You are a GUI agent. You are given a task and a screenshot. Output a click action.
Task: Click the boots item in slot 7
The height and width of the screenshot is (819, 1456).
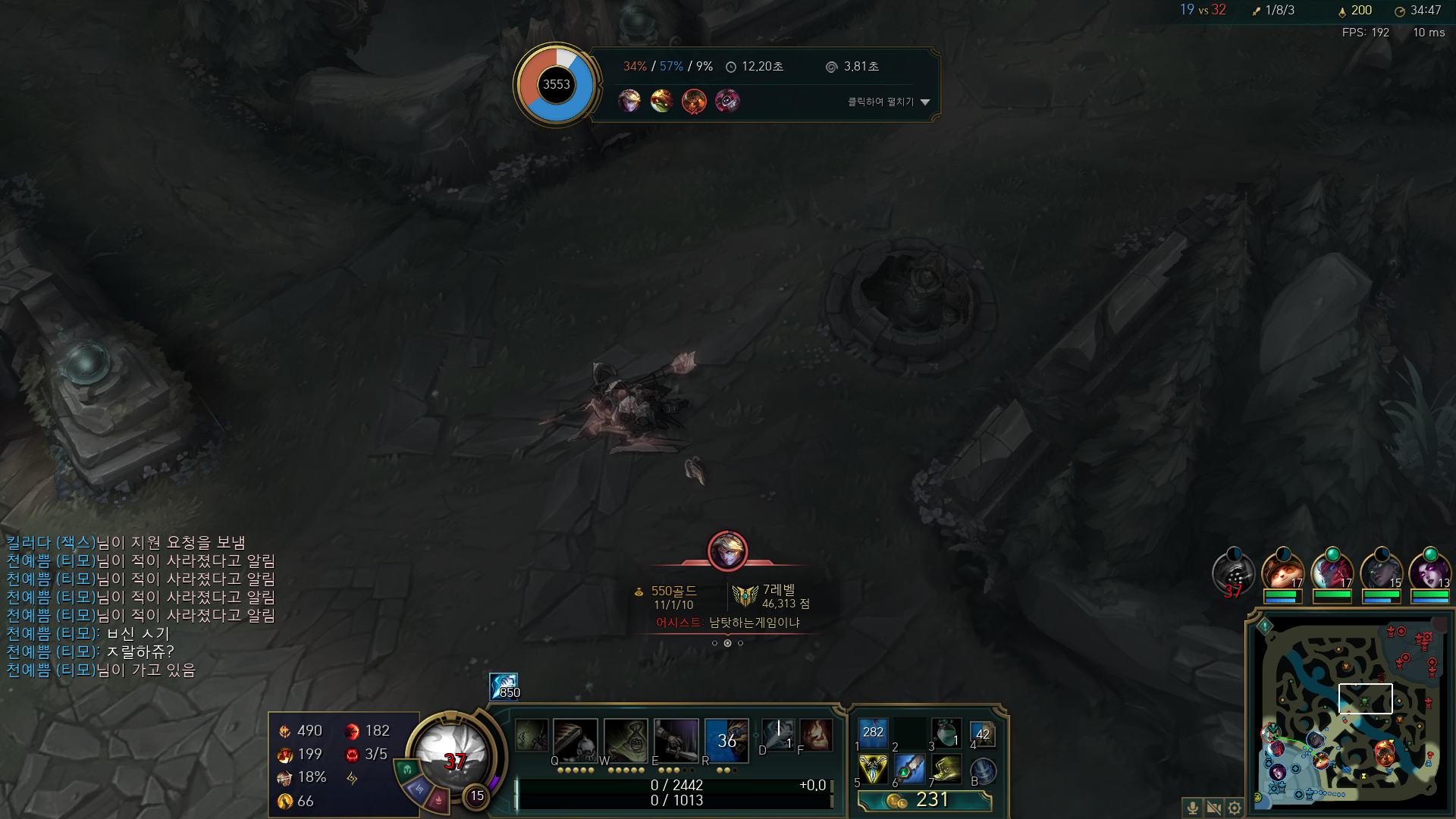pyautogui.click(x=946, y=769)
